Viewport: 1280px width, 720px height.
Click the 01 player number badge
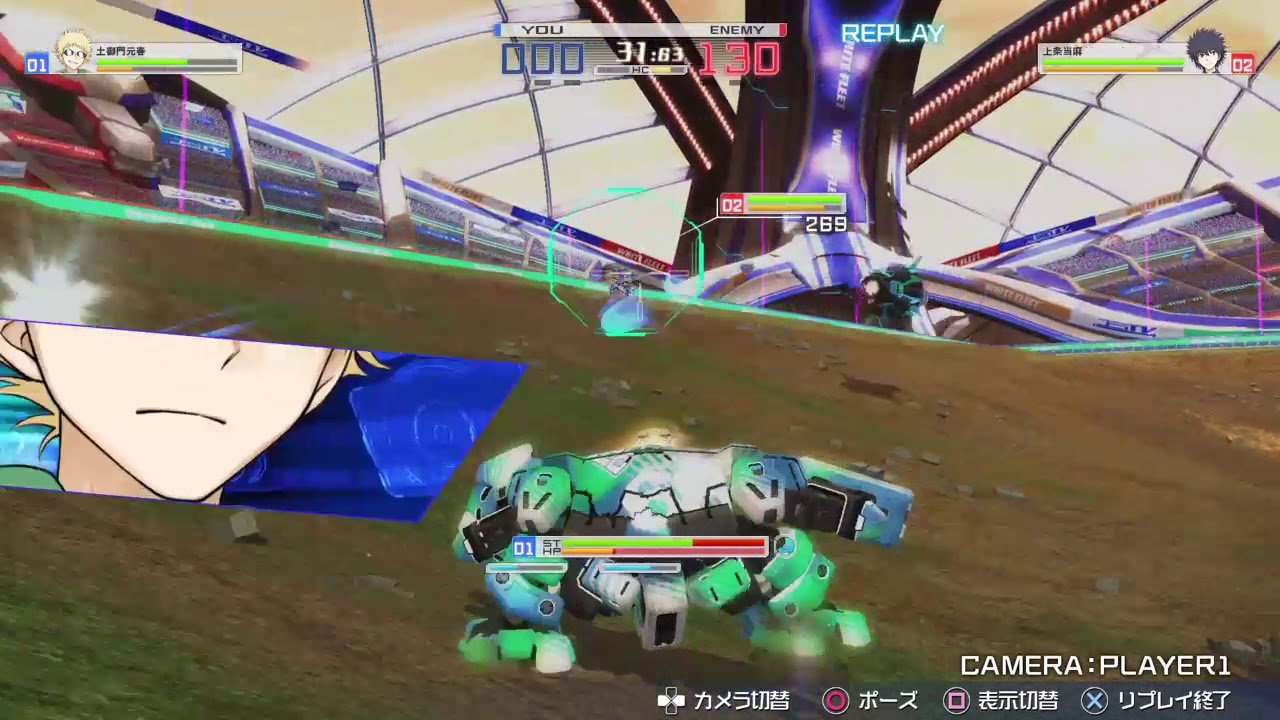[35, 63]
